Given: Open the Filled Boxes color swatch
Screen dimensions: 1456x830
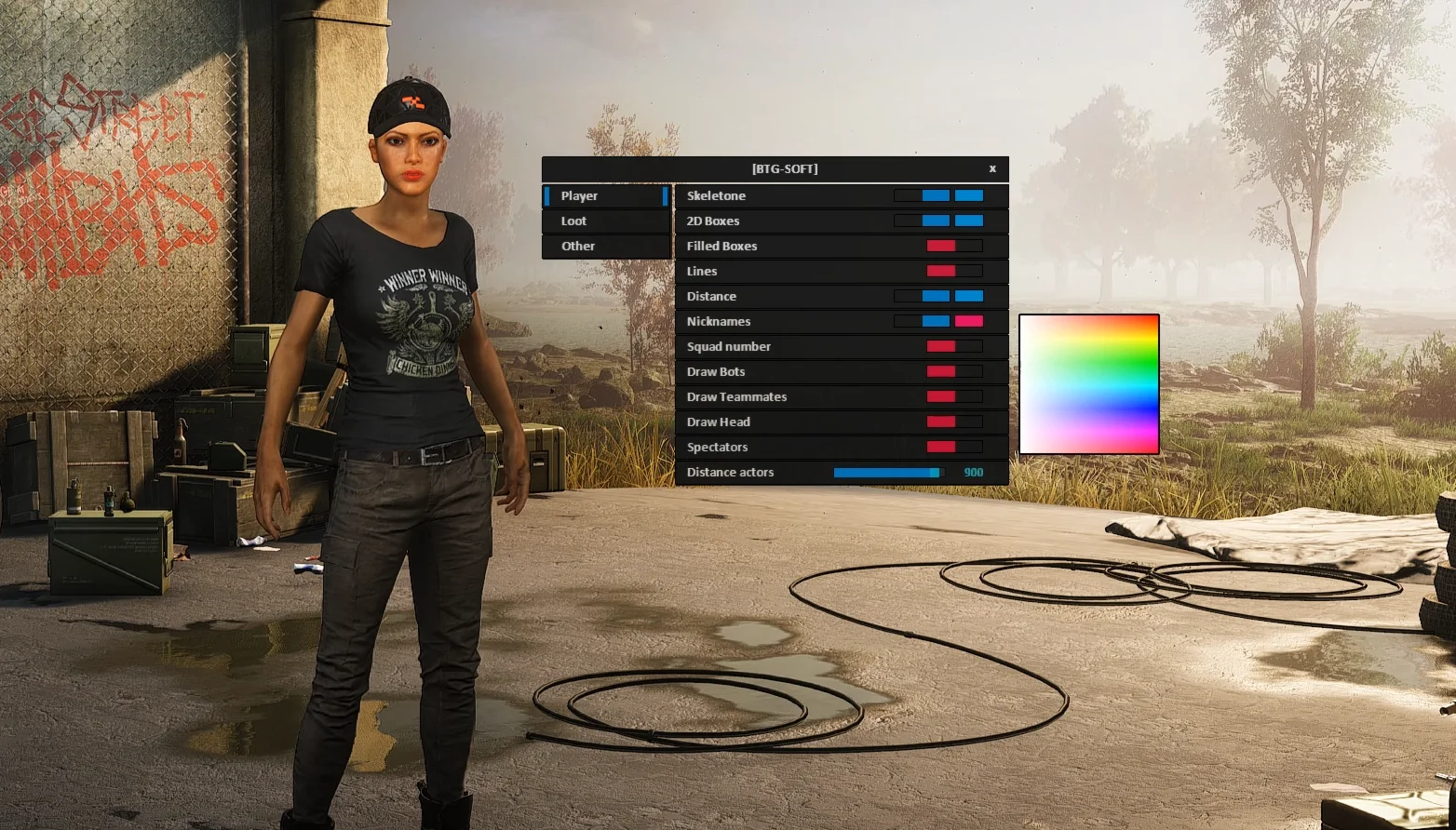Looking at the screenshot, I should click(941, 246).
